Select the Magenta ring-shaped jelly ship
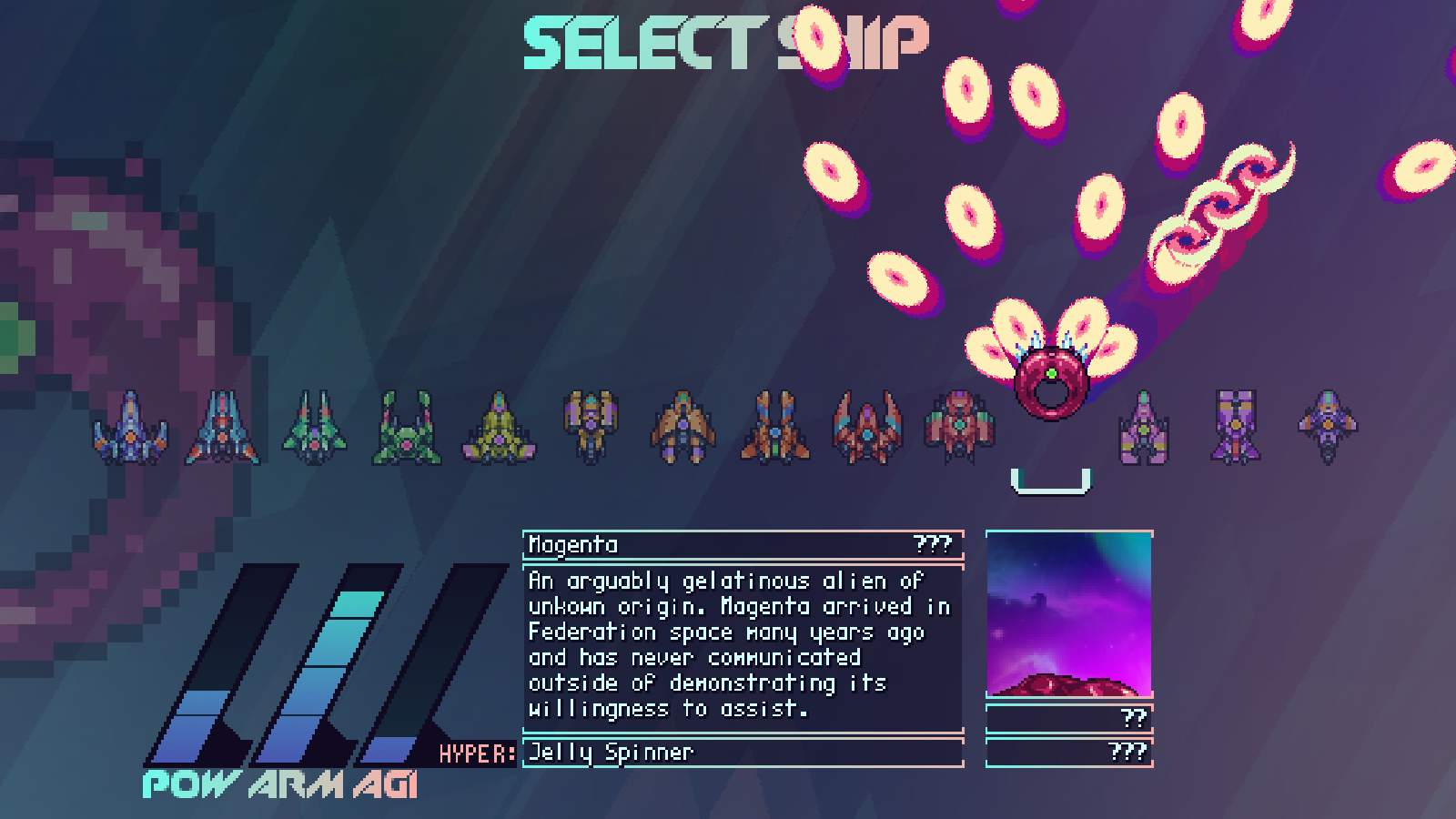This screenshot has width=1456, height=819. pyautogui.click(x=1051, y=384)
